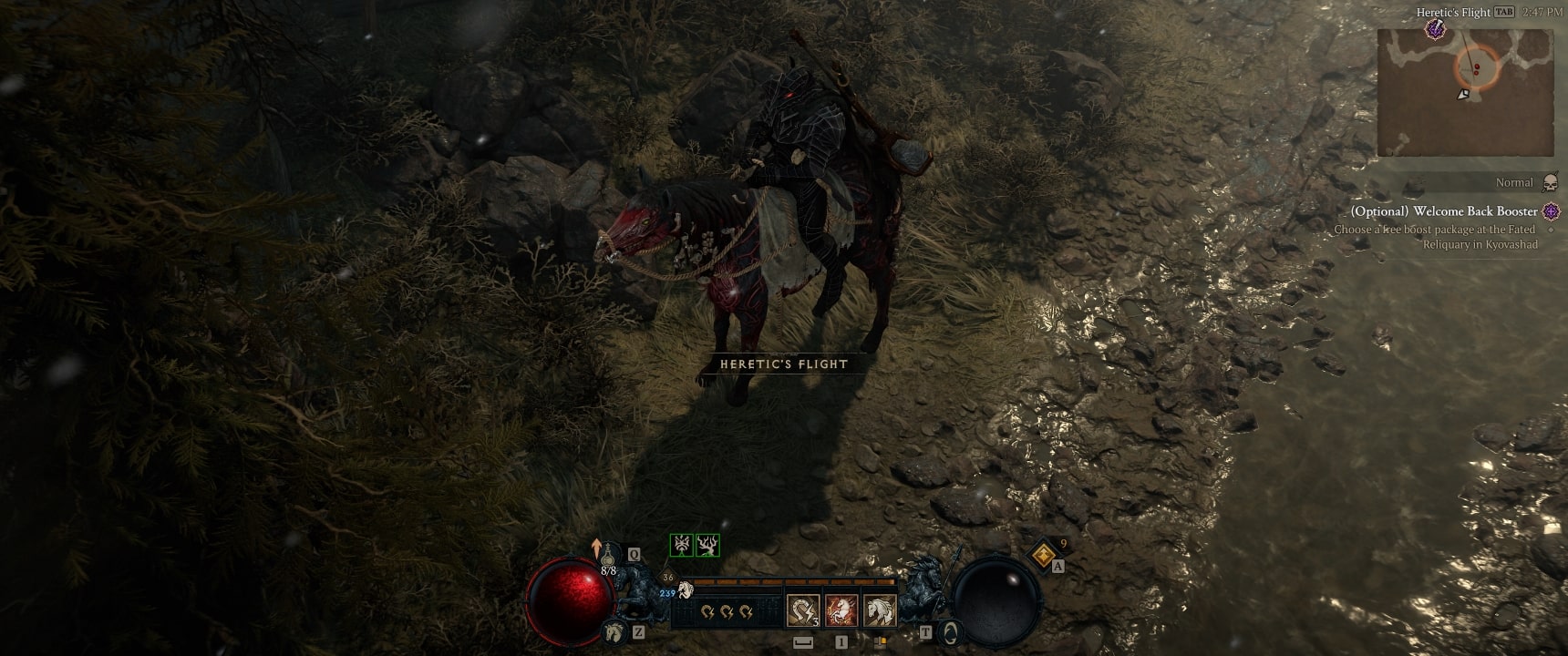Click the green demon mask buff icon
1568x656 pixels.
click(x=682, y=545)
